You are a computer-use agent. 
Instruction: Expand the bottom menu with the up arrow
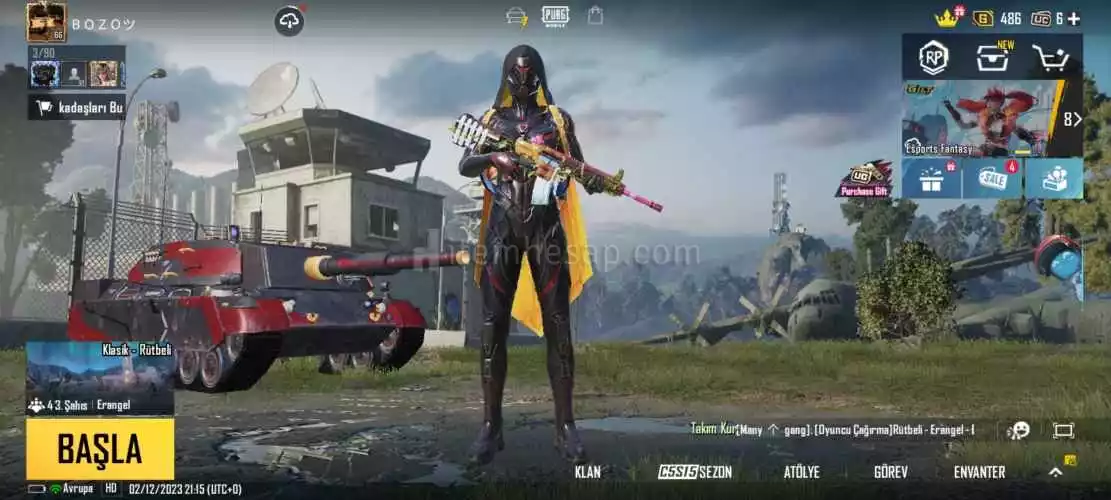1055,472
